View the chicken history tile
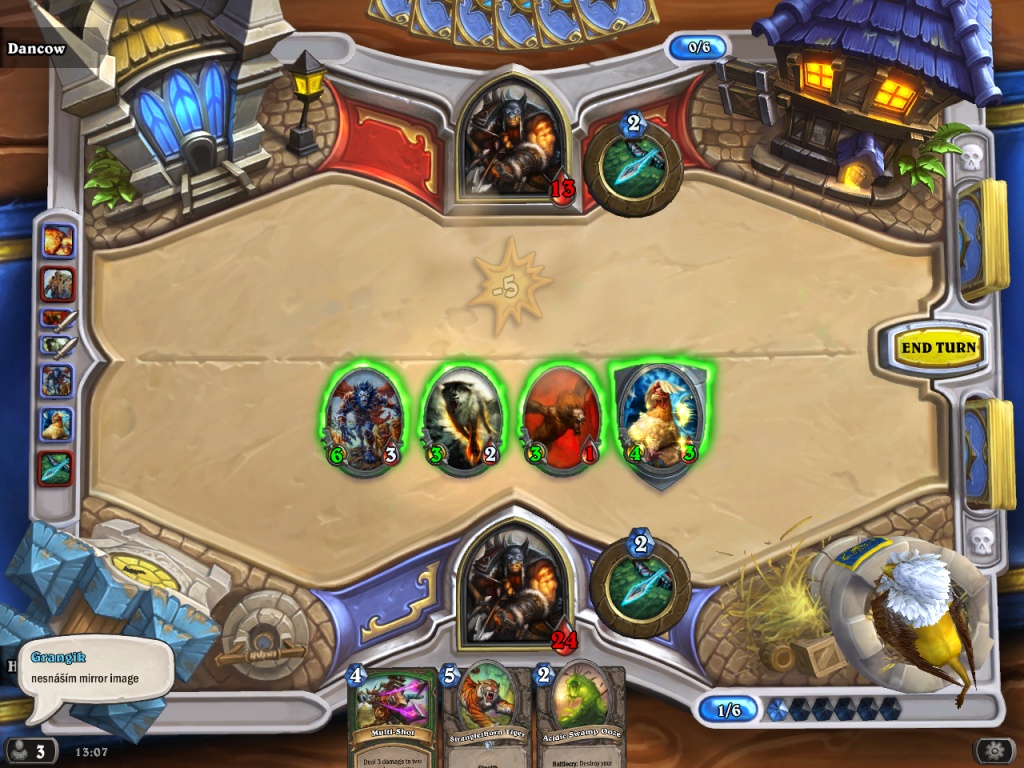Viewport: 1024px width, 768px height. point(57,424)
